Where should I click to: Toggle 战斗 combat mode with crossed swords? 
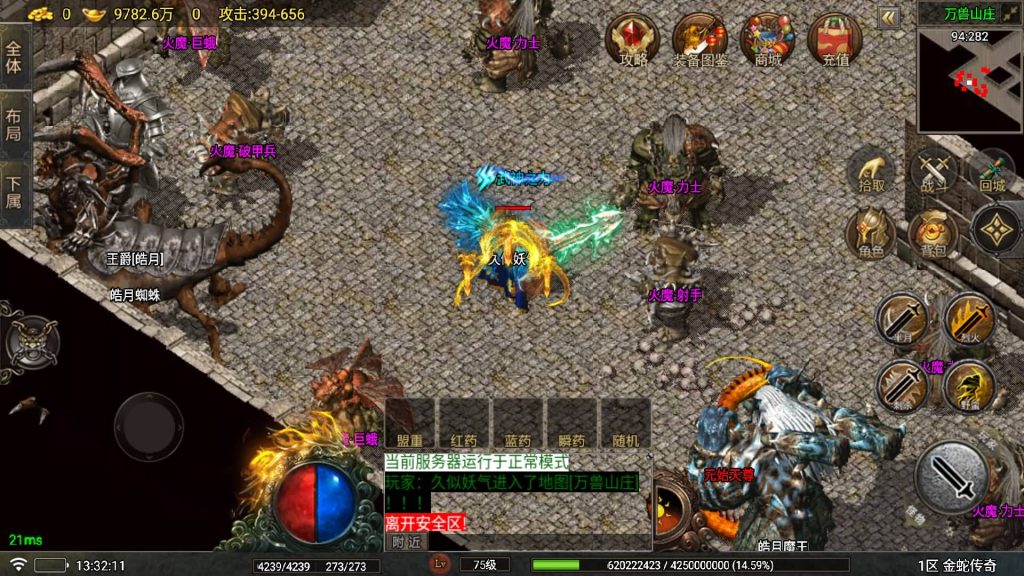(934, 171)
